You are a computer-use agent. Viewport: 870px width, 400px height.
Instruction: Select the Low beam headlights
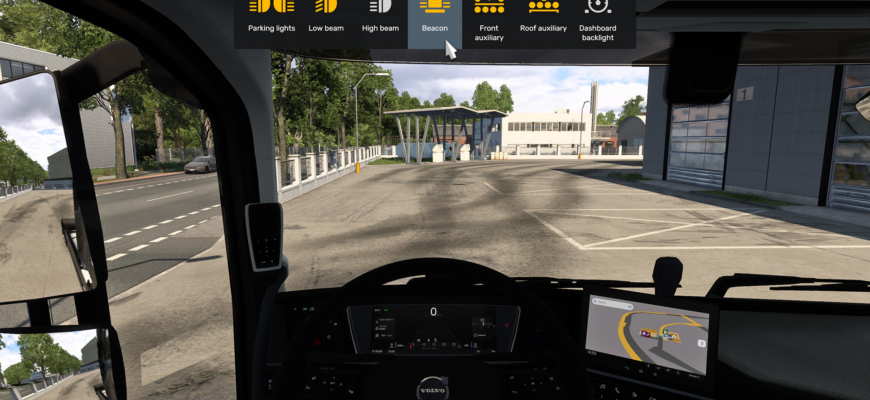tap(326, 17)
